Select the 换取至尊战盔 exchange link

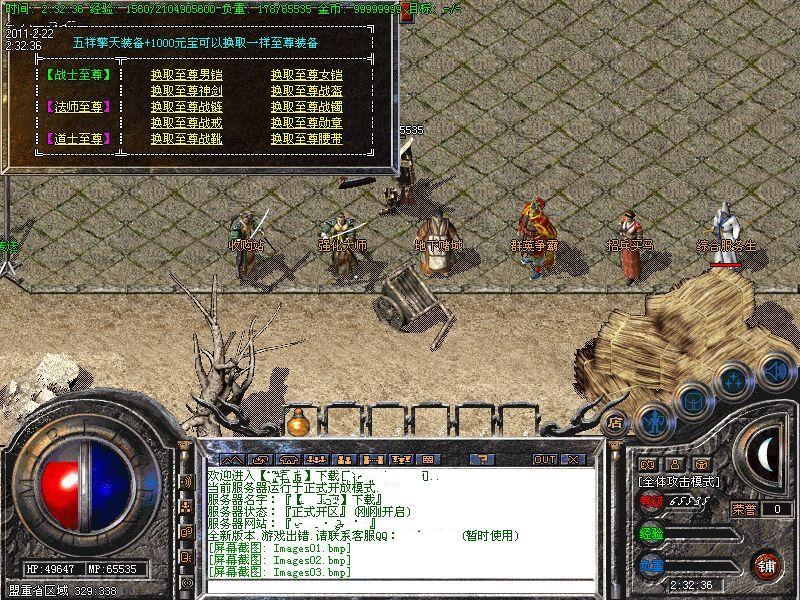(x=306, y=91)
